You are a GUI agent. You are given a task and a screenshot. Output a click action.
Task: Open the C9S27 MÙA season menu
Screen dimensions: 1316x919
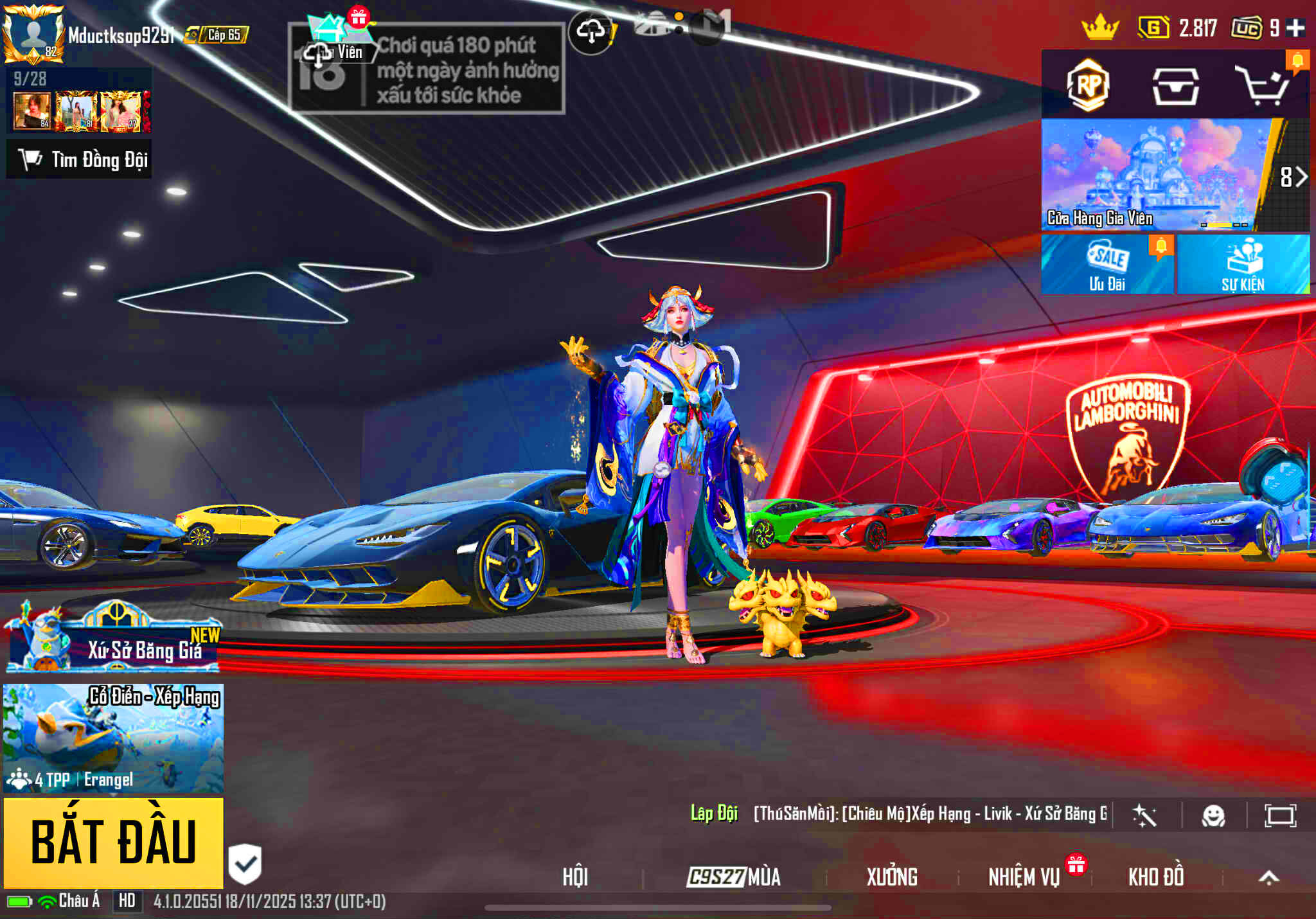tap(734, 877)
